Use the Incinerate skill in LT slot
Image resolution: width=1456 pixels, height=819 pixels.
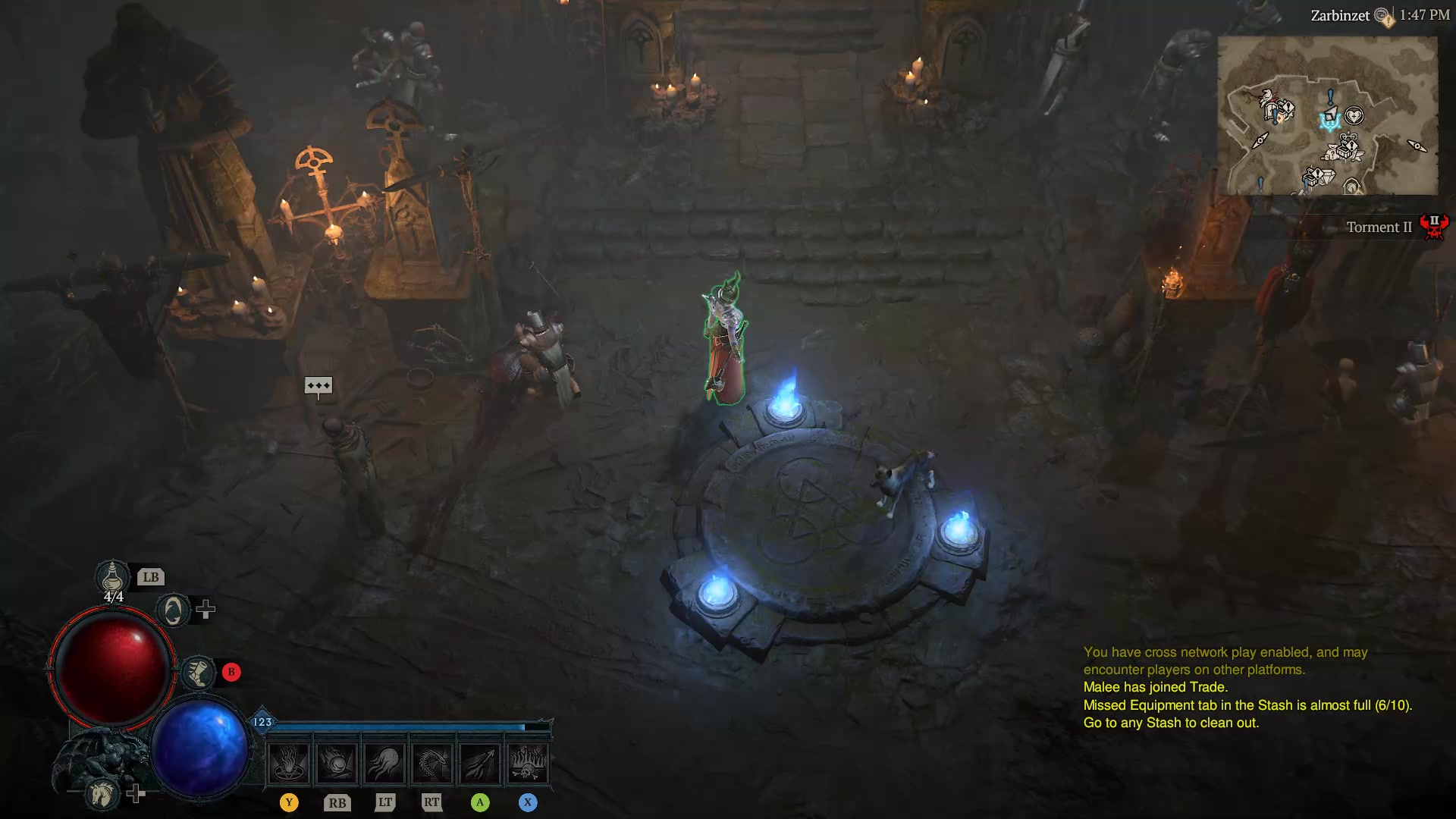click(x=385, y=762)
